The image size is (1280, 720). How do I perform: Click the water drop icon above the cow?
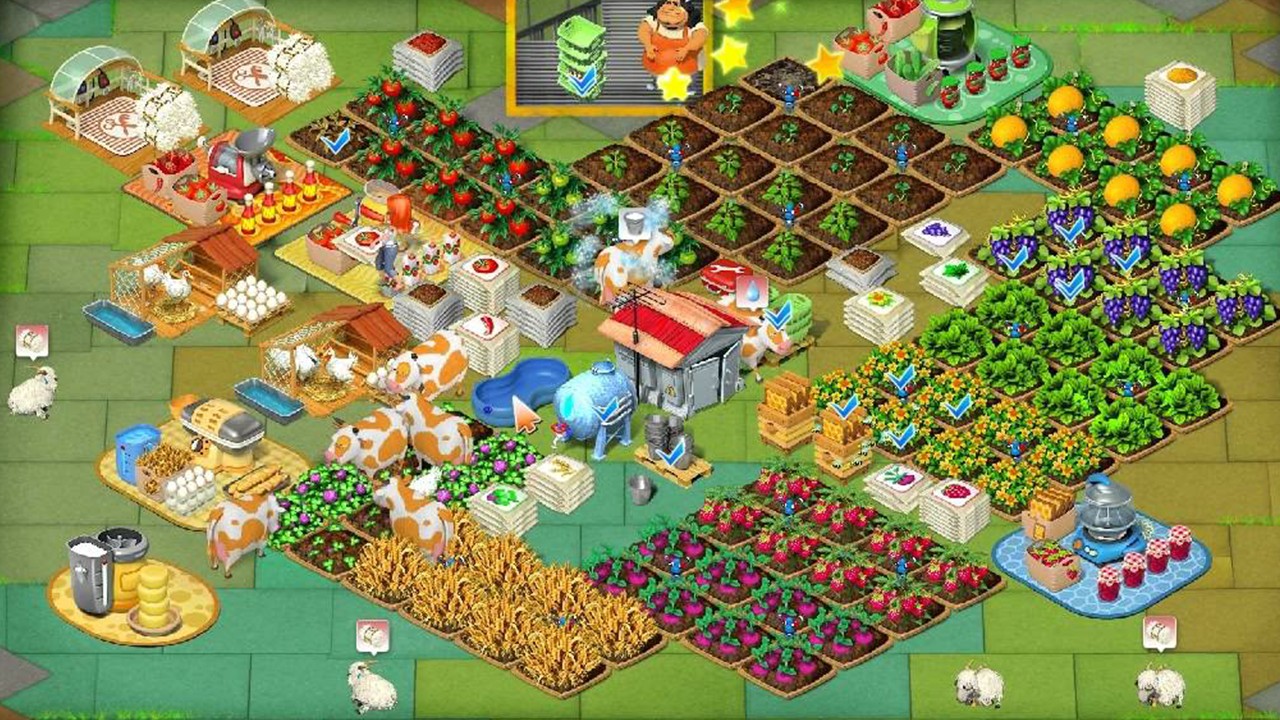pyautogui.click(x=750, y=288)
